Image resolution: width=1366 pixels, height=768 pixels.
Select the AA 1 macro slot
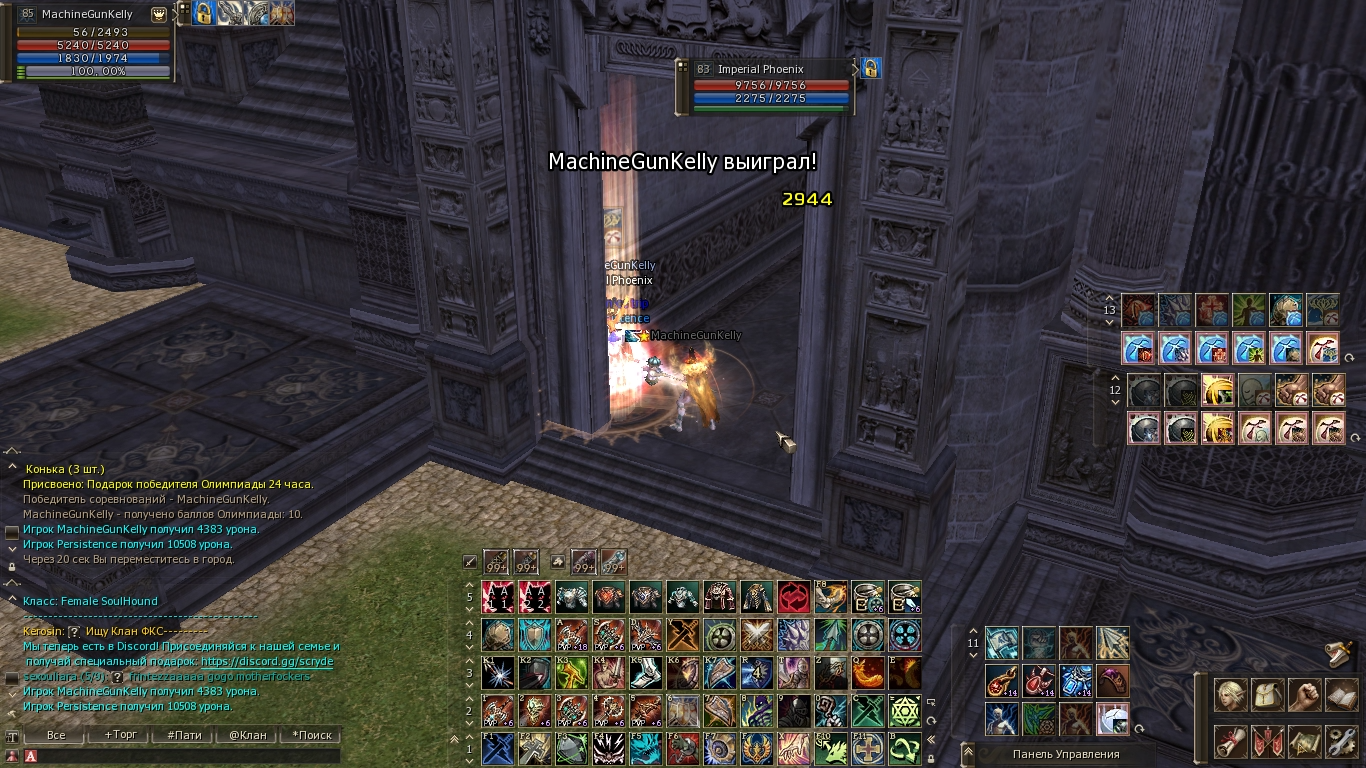[498, 597]
